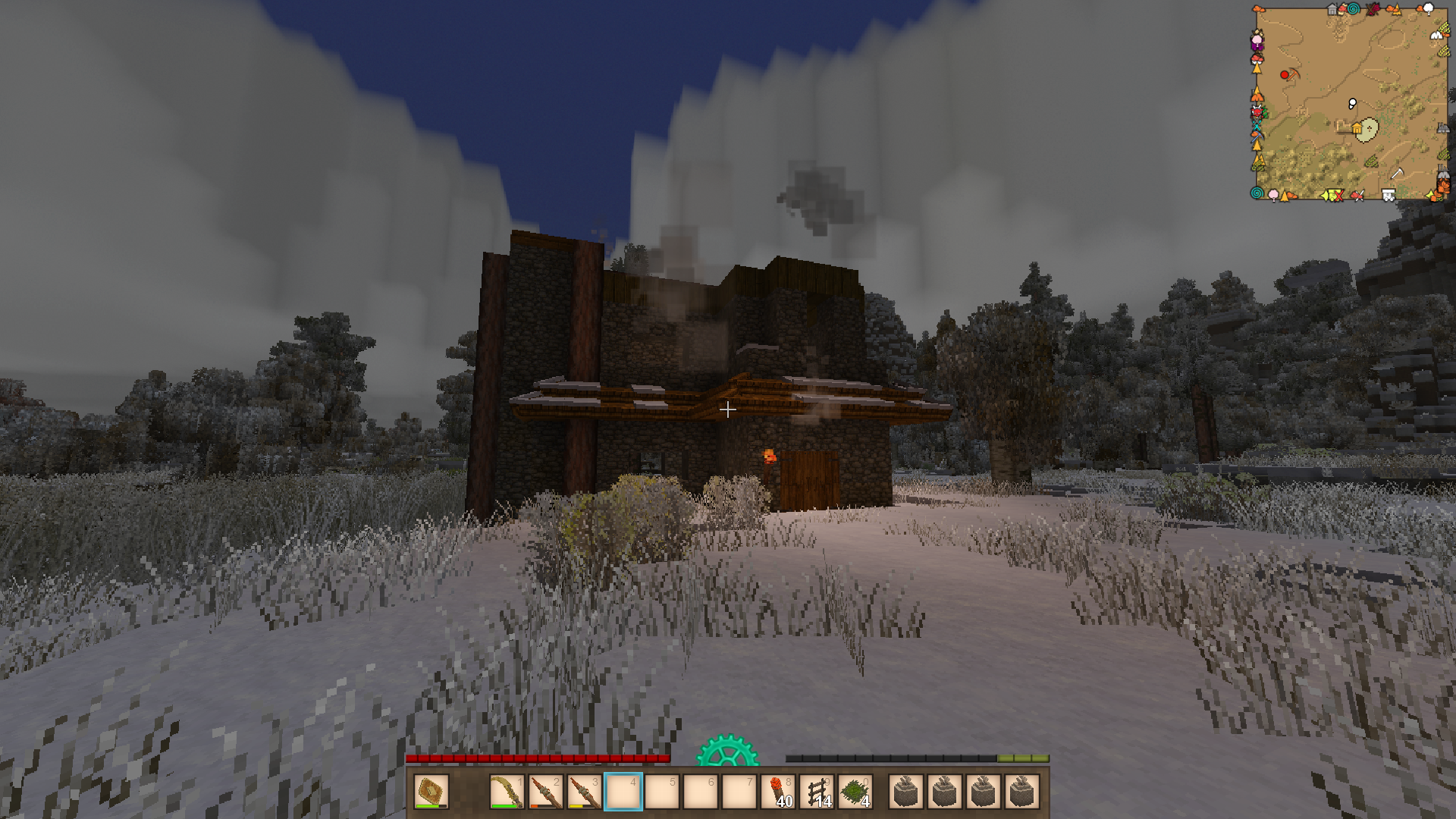Click the orange house waypoint on minimap
This screenshot has height=819, width=1456.
pyautogui.click(x=1357, y=128)
